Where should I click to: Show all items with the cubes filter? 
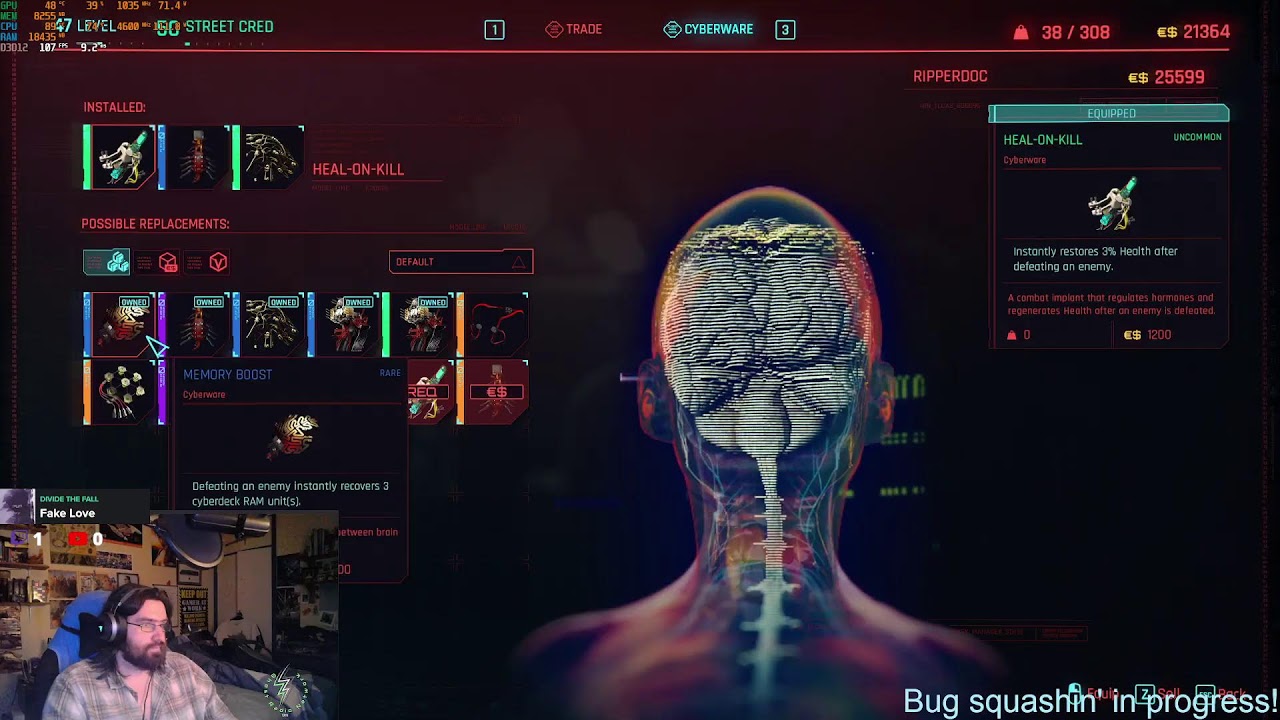(107, 262)
